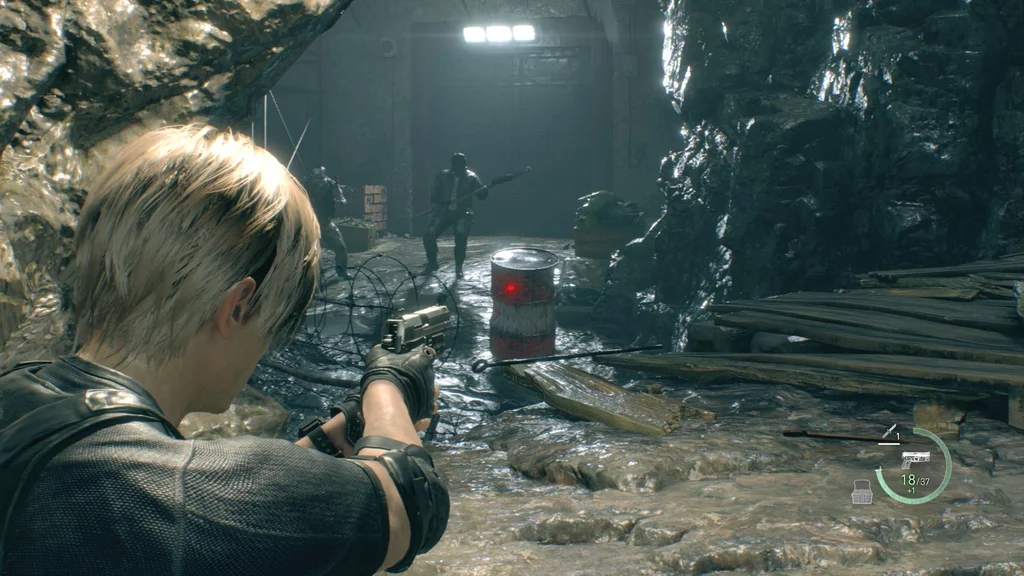Select the equipped handgun icon
The width and height of the screenshot is (1024, 576).
(914, 458)
